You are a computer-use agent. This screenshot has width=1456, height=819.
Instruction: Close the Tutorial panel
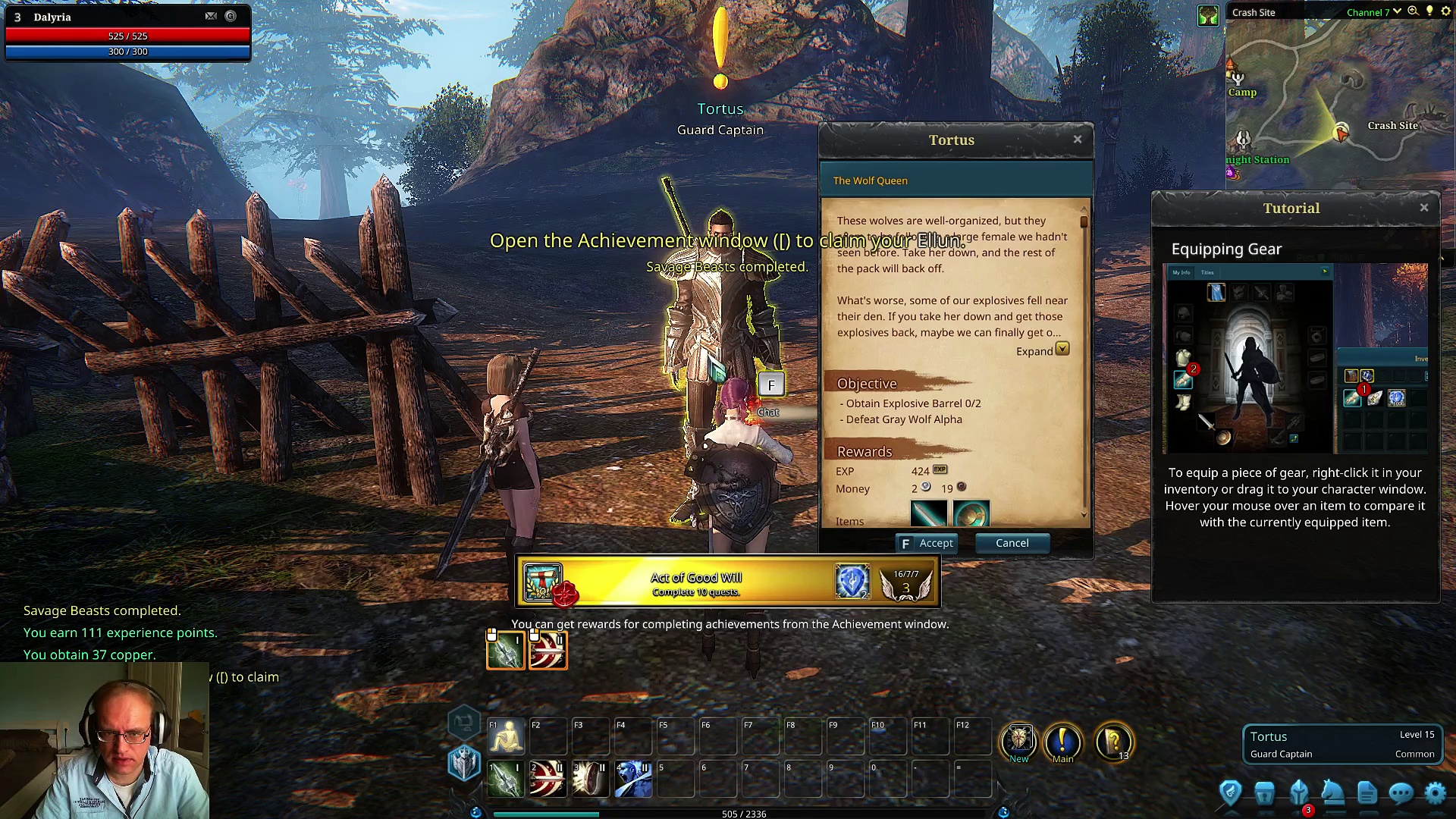click(x=1424, y=208)
